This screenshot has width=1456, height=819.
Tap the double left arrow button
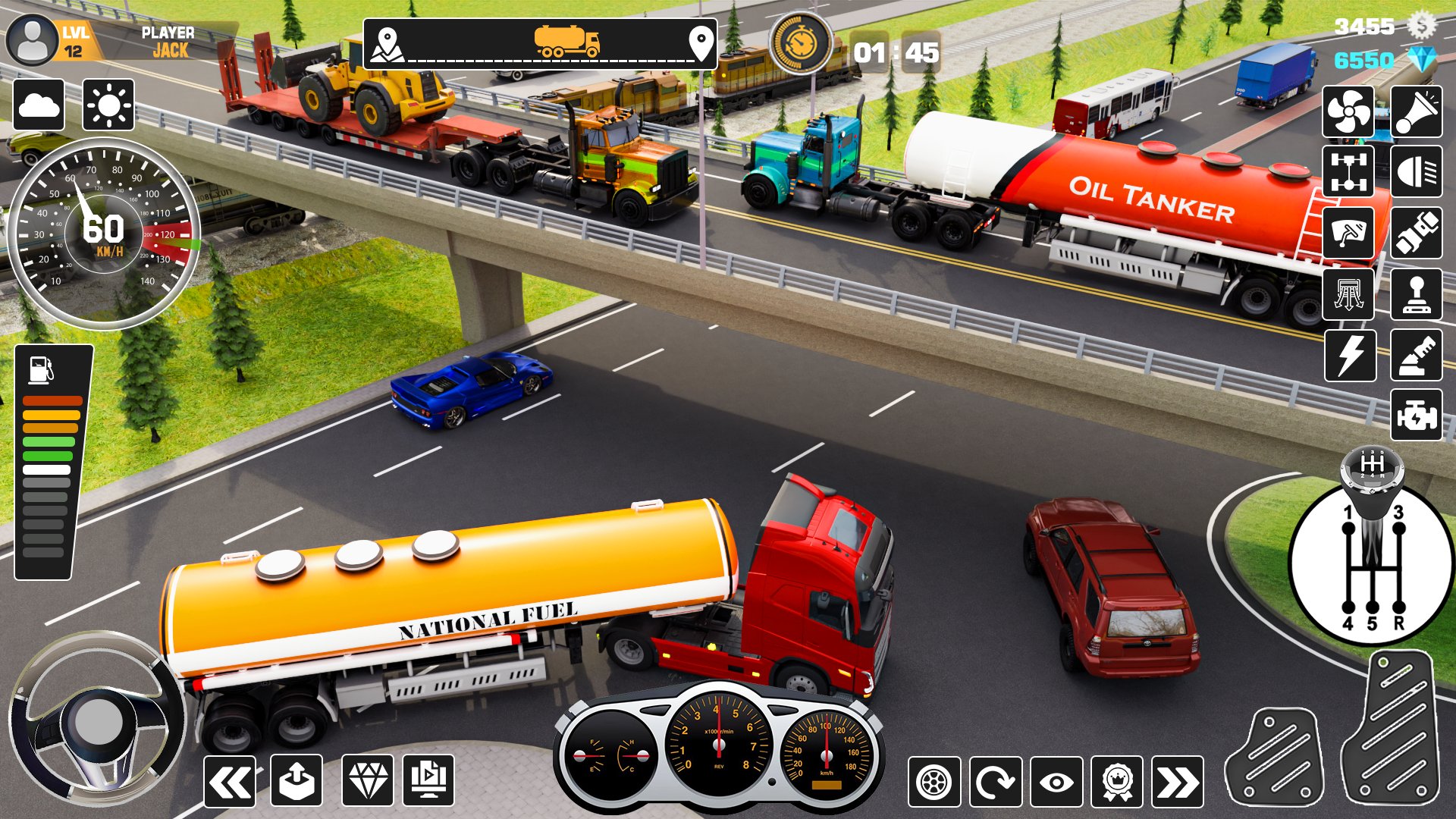point(230,781)
